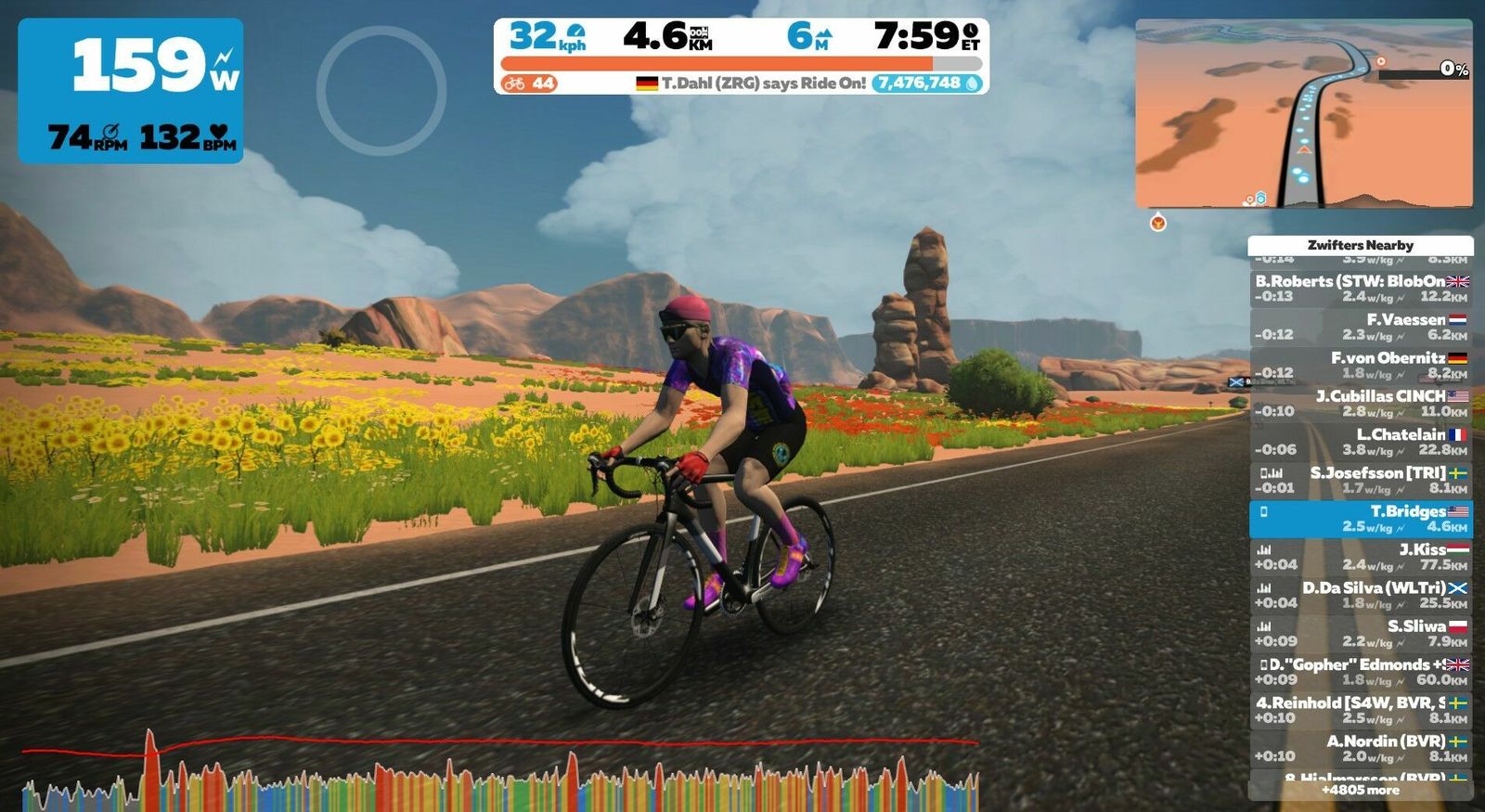This screenshot has width=1485, height=812.
Task: Select D."Gopher" Edmonds in rider list
Action: pyautogui.click(x=1360, y=672)
